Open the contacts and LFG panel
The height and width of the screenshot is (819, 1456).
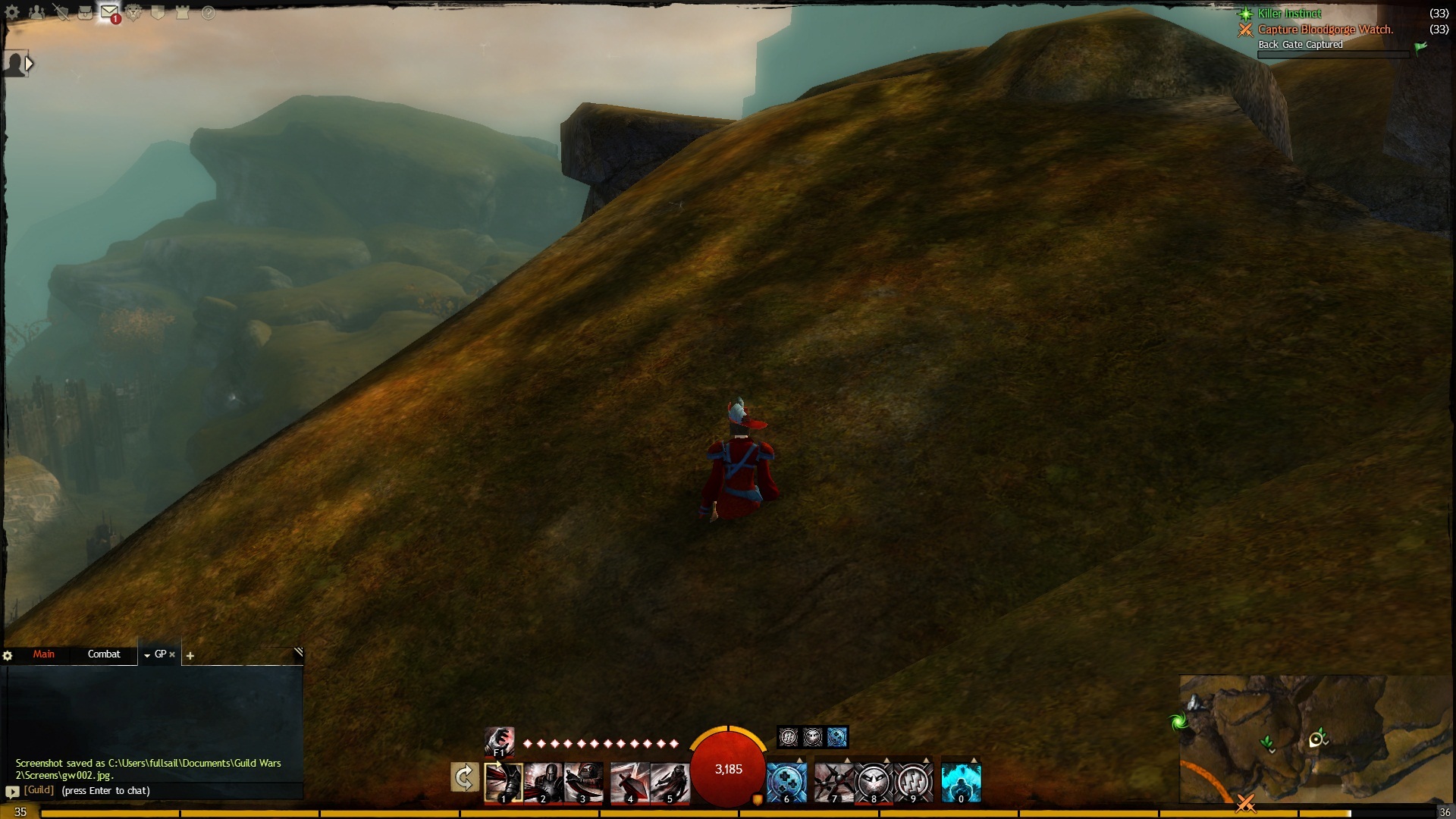(36, 13)
